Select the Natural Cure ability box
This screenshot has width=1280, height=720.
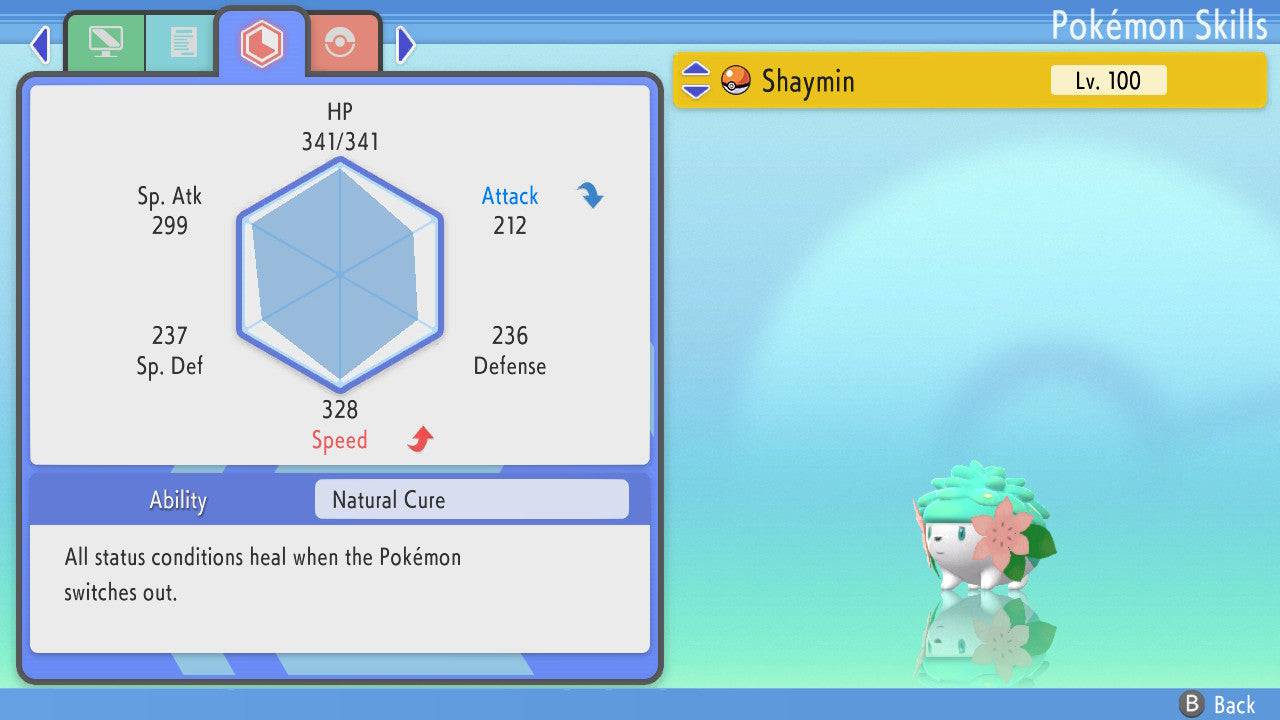470,499
